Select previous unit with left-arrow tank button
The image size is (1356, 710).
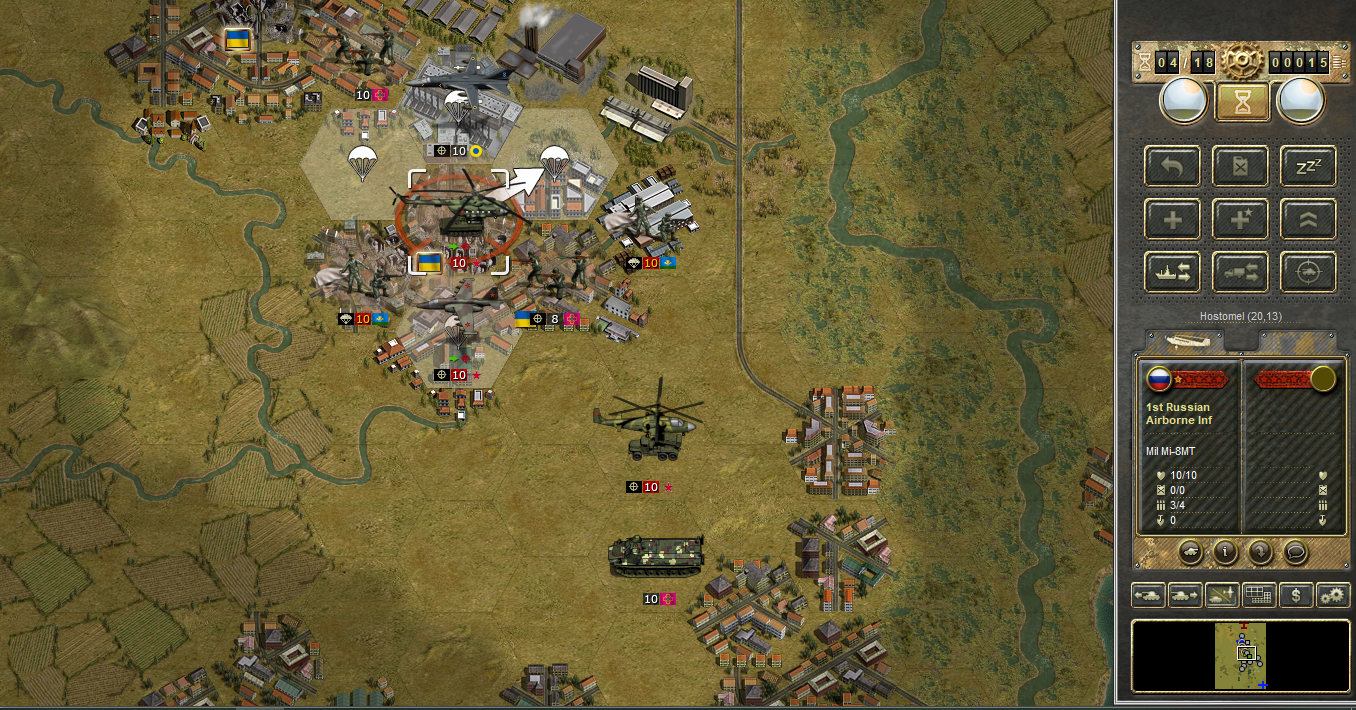tap(1148, 595)
